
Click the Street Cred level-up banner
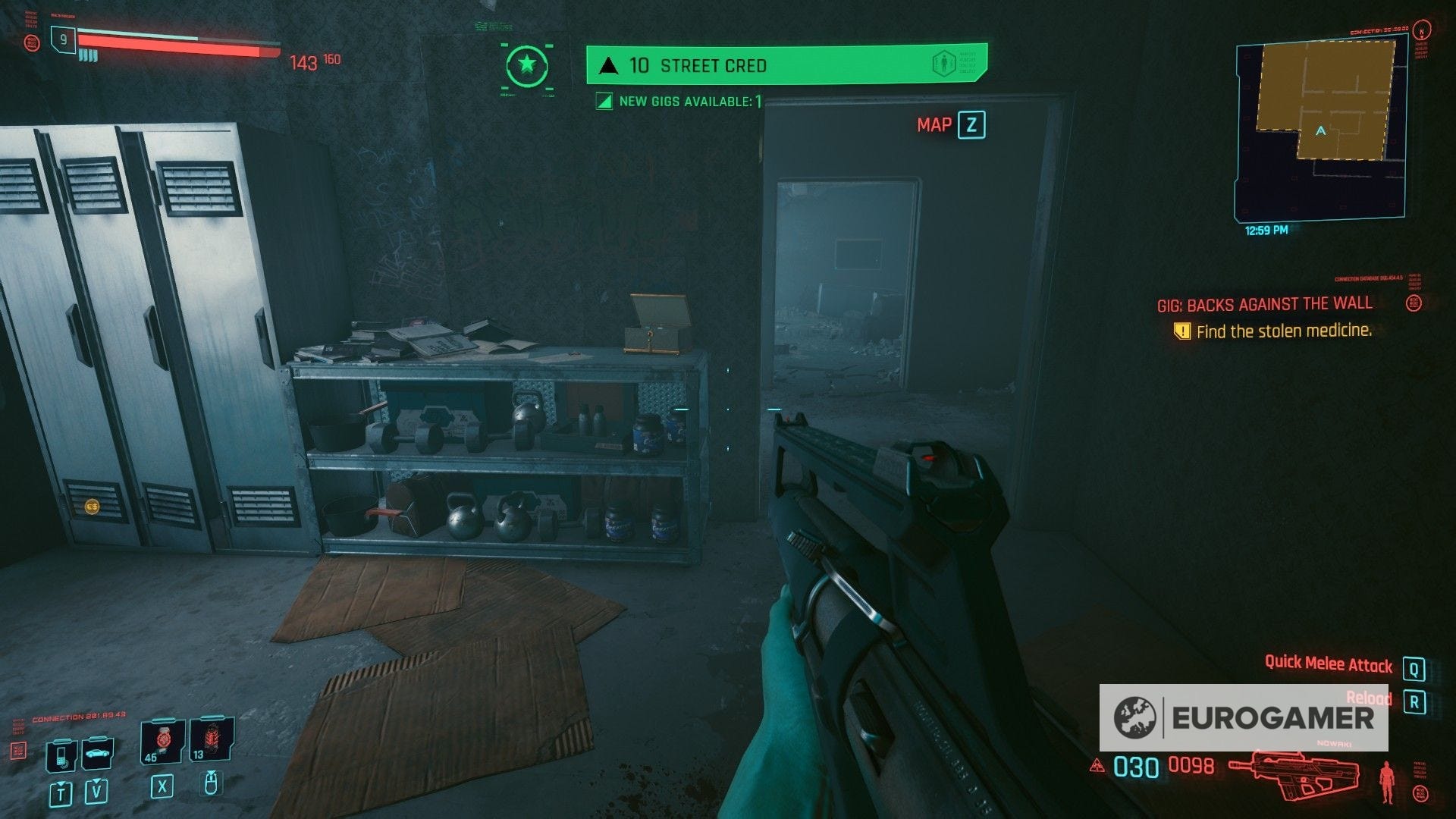pyautogui.click(x=786, y=64)
